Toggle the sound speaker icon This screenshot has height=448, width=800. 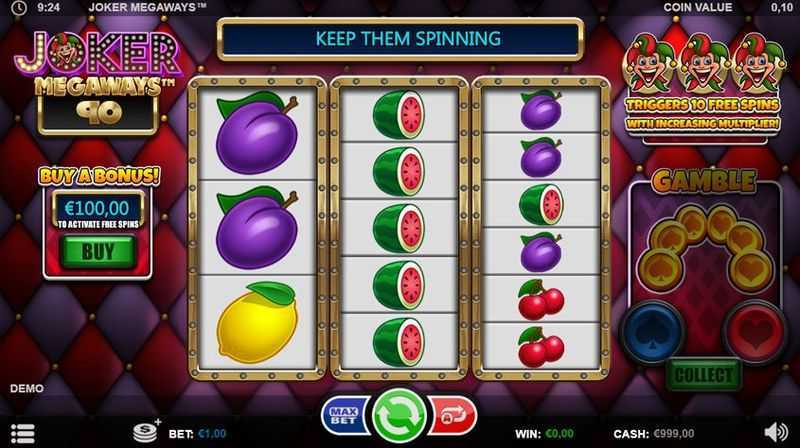(775, 434)
